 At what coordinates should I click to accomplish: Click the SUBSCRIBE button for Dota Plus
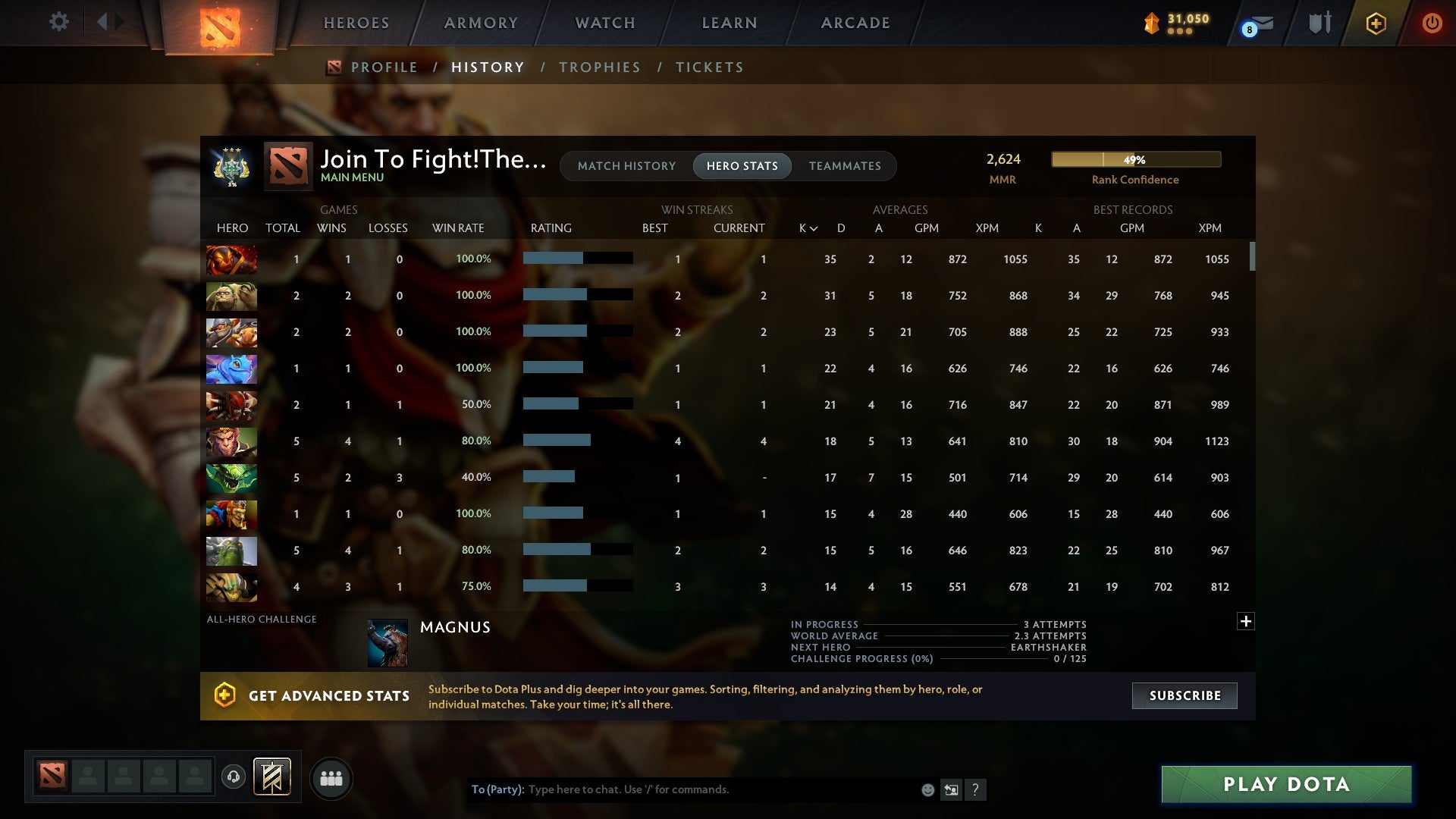pyautogui.click(x=1184, y=695)
